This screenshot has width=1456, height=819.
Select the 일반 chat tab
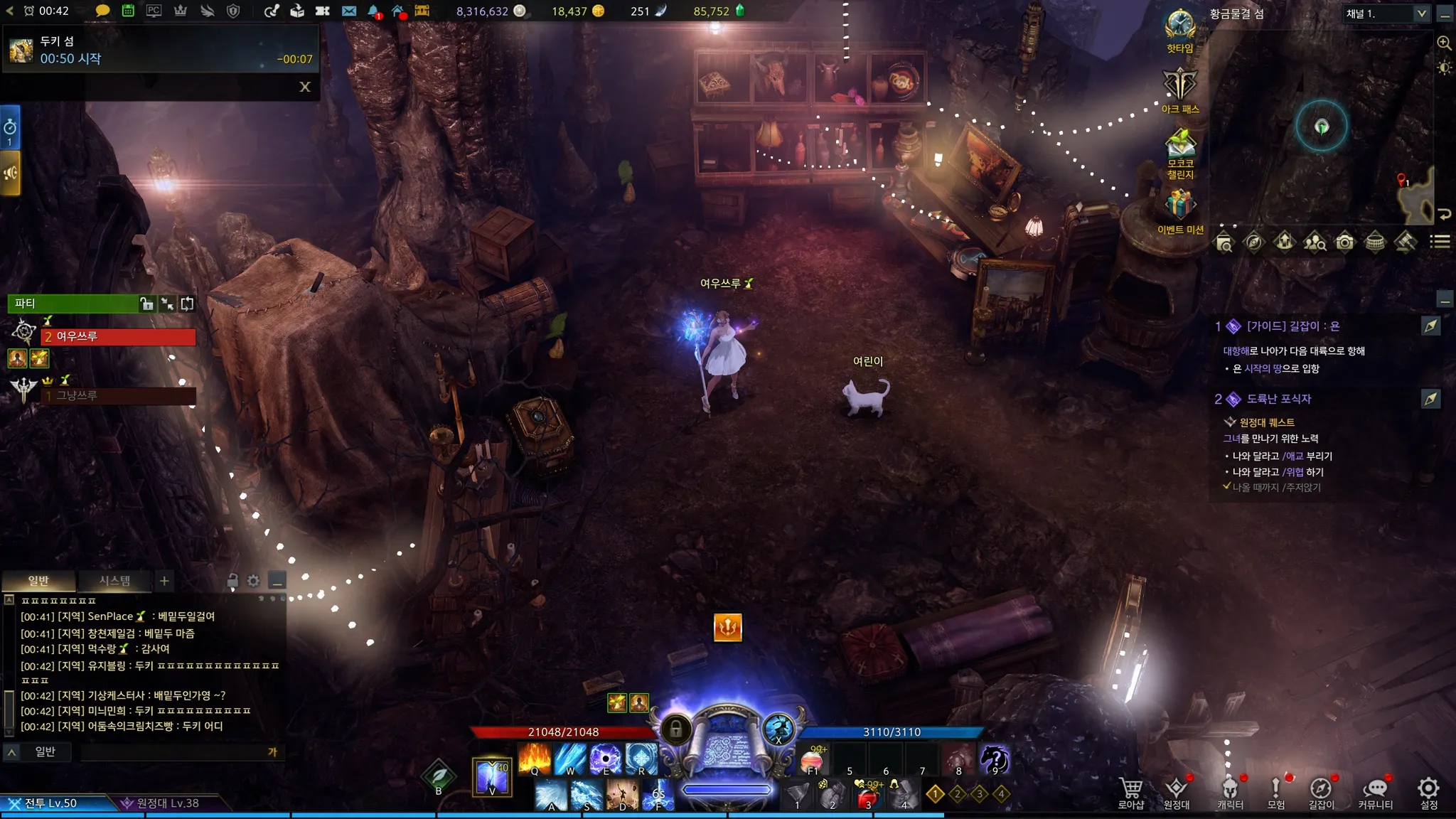coord(38,581)
